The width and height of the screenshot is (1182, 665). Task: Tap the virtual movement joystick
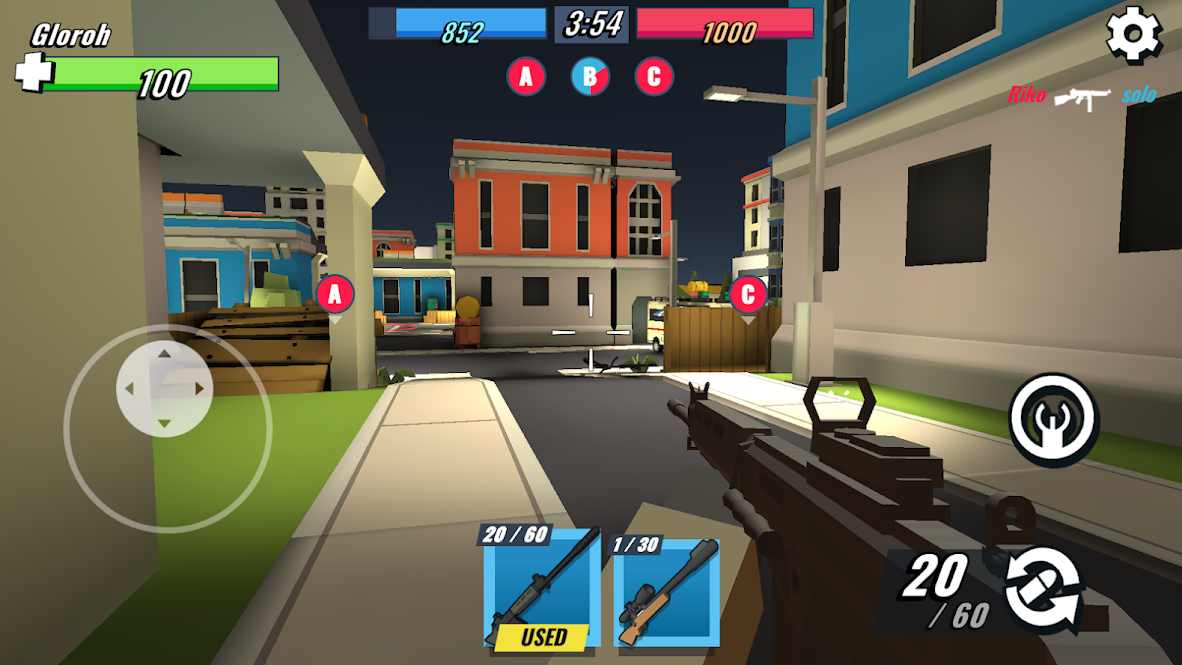[x=165, y=389]
